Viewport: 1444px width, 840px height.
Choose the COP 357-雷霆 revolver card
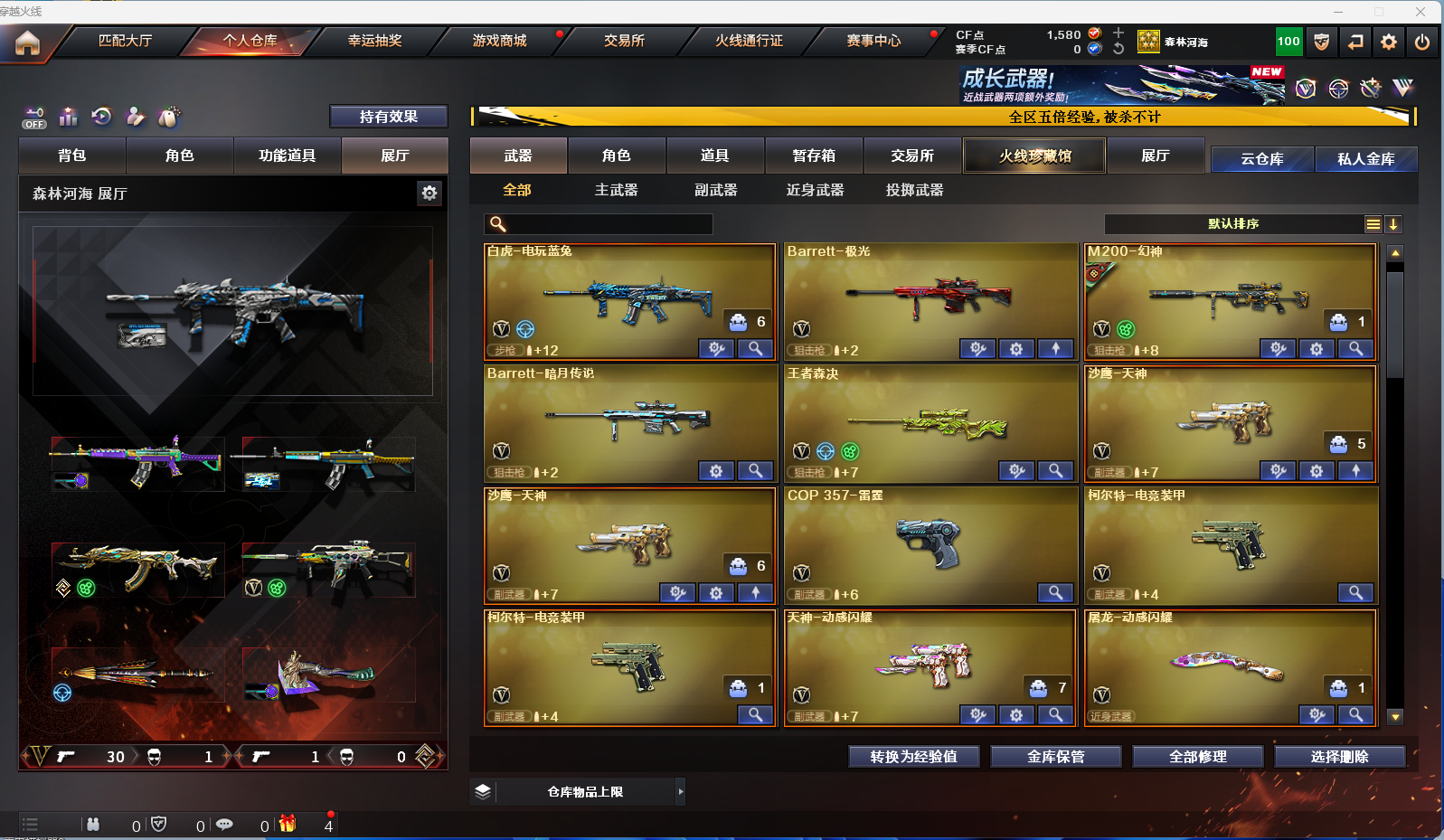[930, 541]
